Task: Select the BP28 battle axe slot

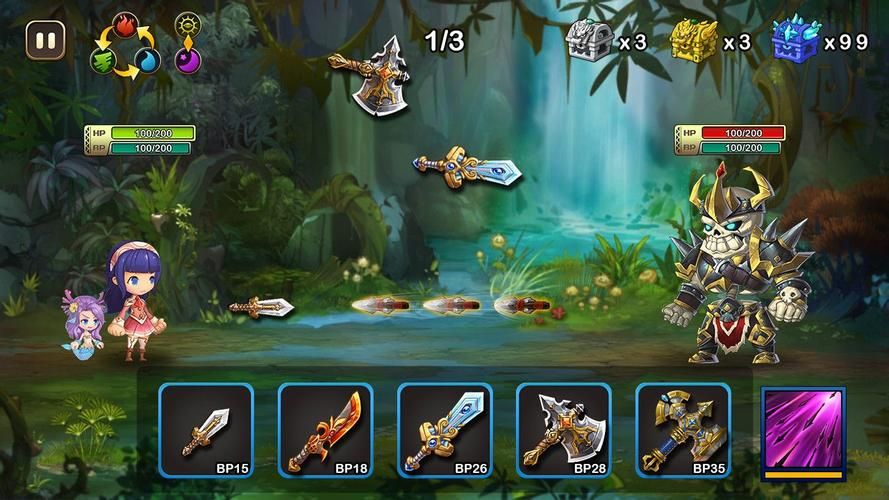Action: [564, 430]
